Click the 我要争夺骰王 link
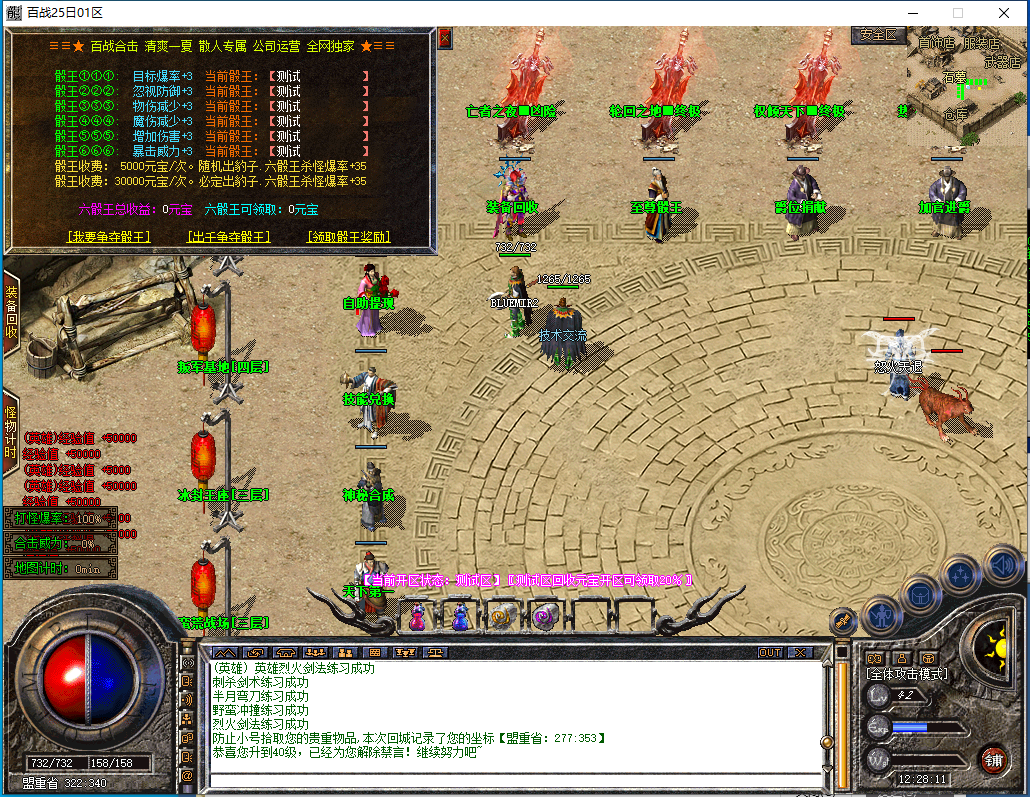The image size is (1030, 797). pyautogui.click(x=109, y=237)
